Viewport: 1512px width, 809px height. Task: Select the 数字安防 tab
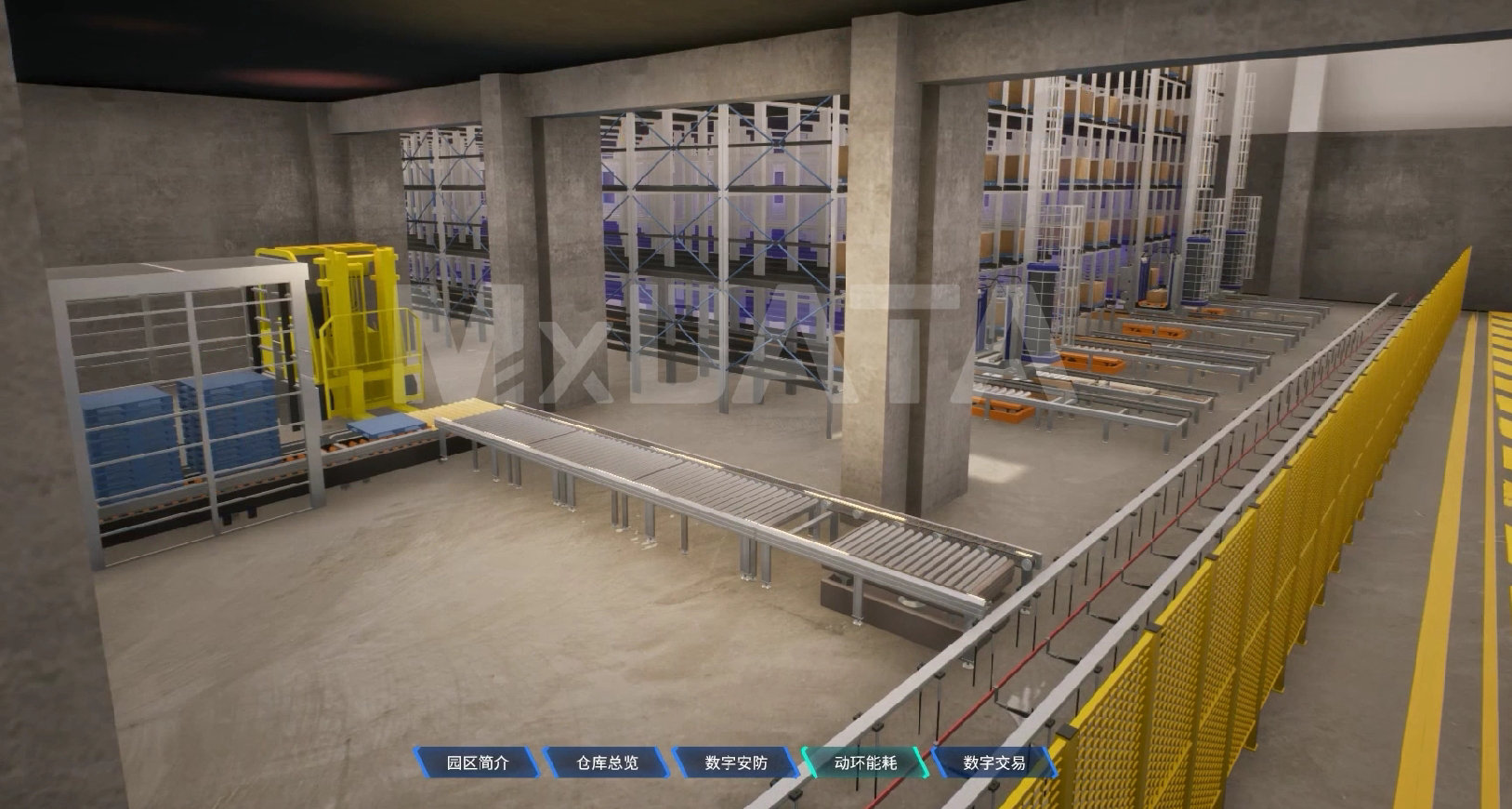(736, 763)
